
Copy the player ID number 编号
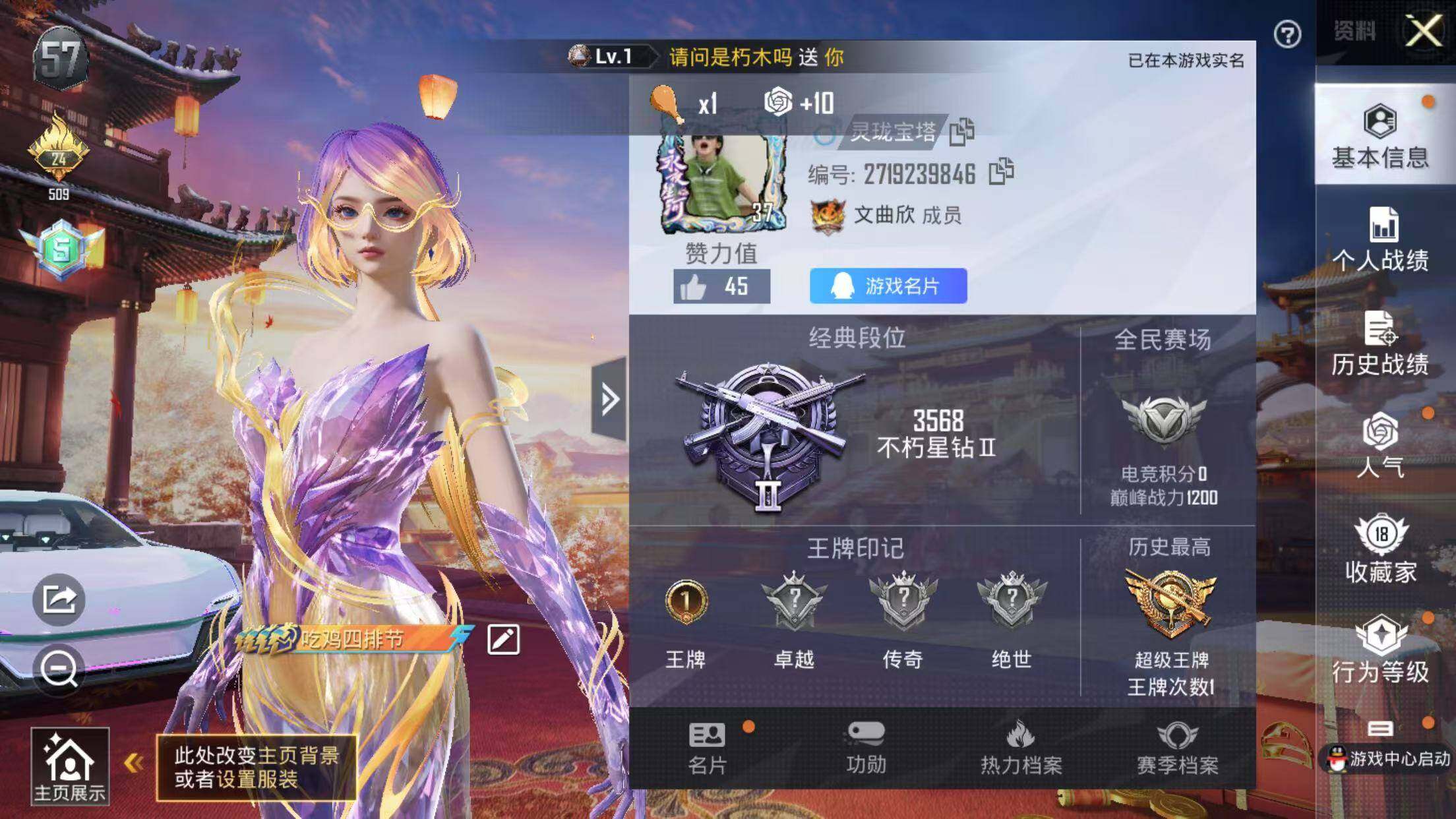[x=1001, y=173]
